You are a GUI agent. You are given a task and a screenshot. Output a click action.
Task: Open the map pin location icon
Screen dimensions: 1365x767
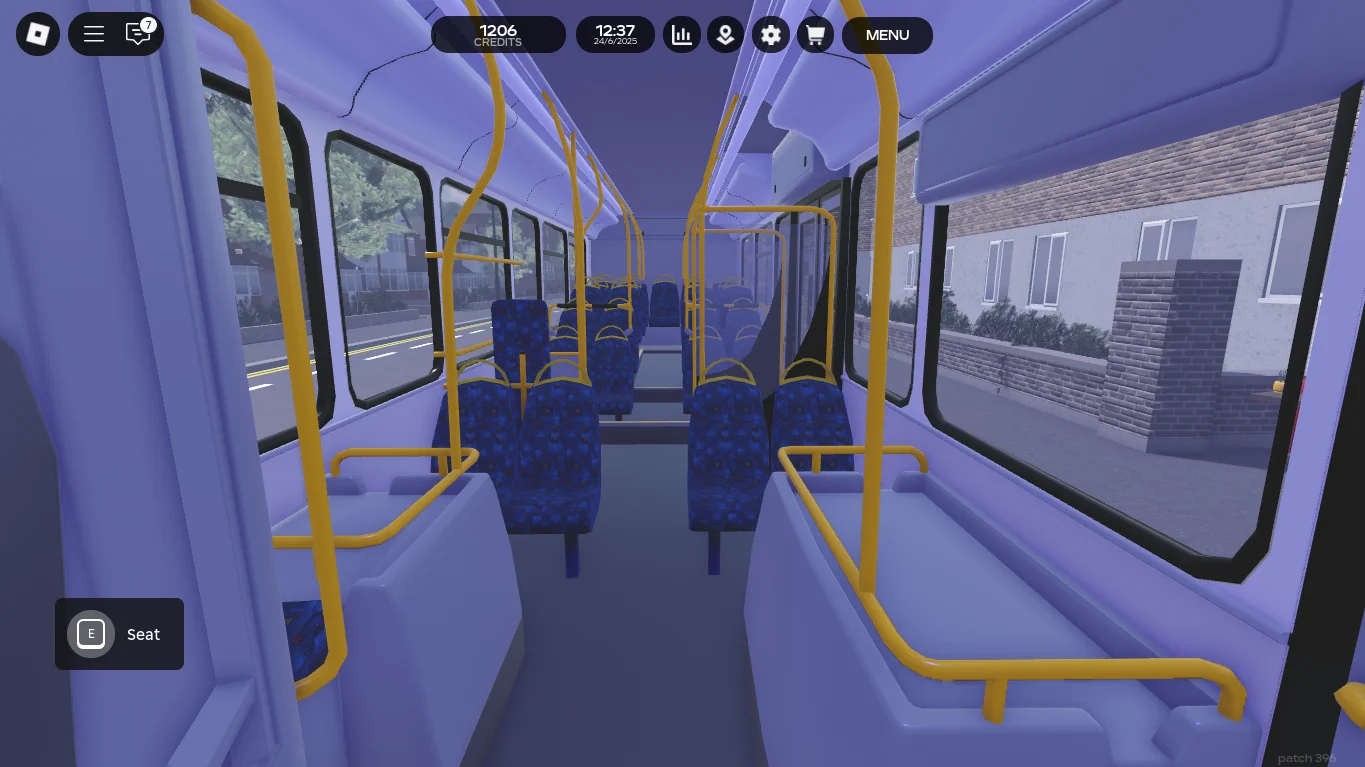(726, 35)
